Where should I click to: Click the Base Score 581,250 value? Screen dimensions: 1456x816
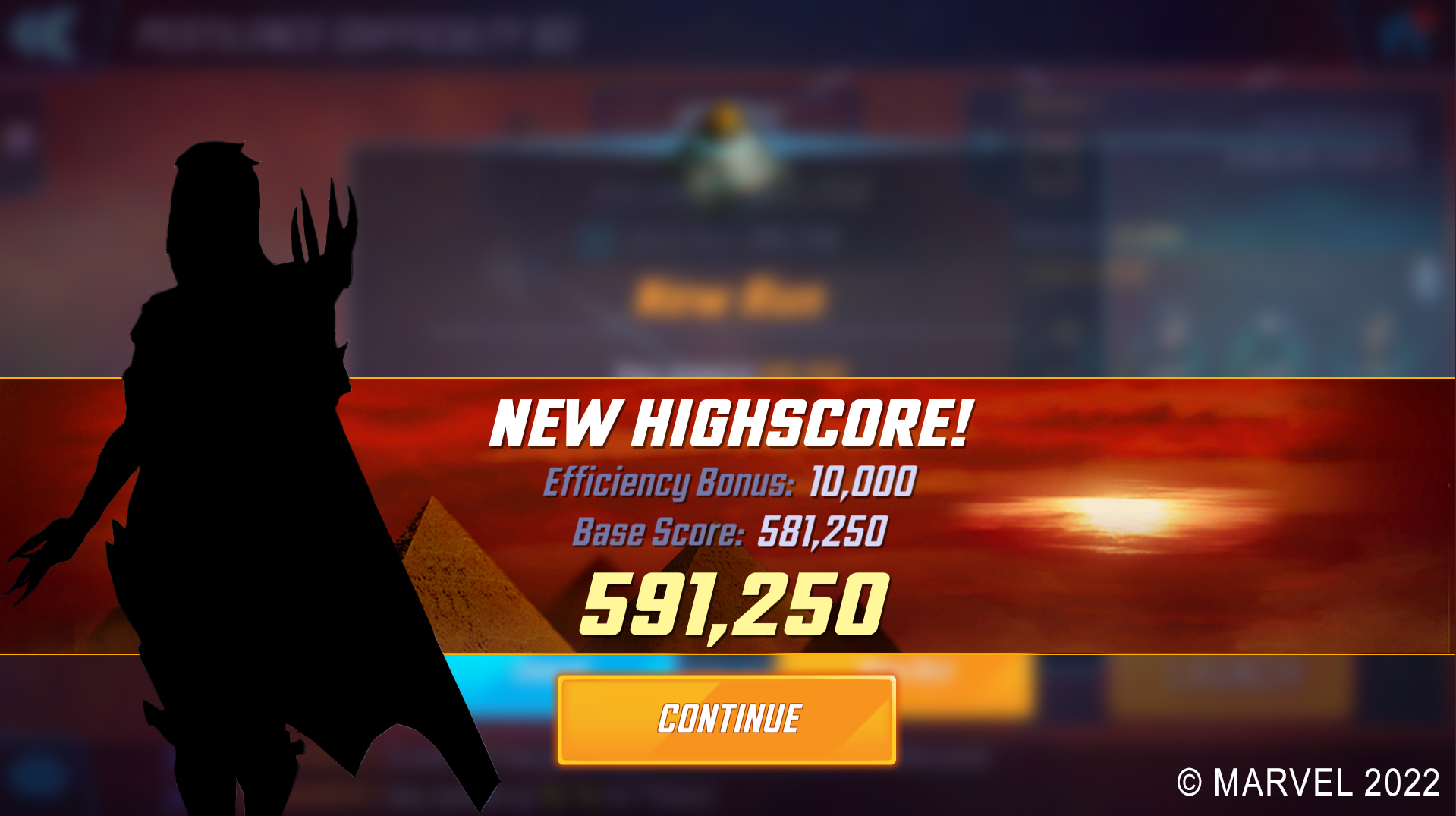(x=823, y=532)
